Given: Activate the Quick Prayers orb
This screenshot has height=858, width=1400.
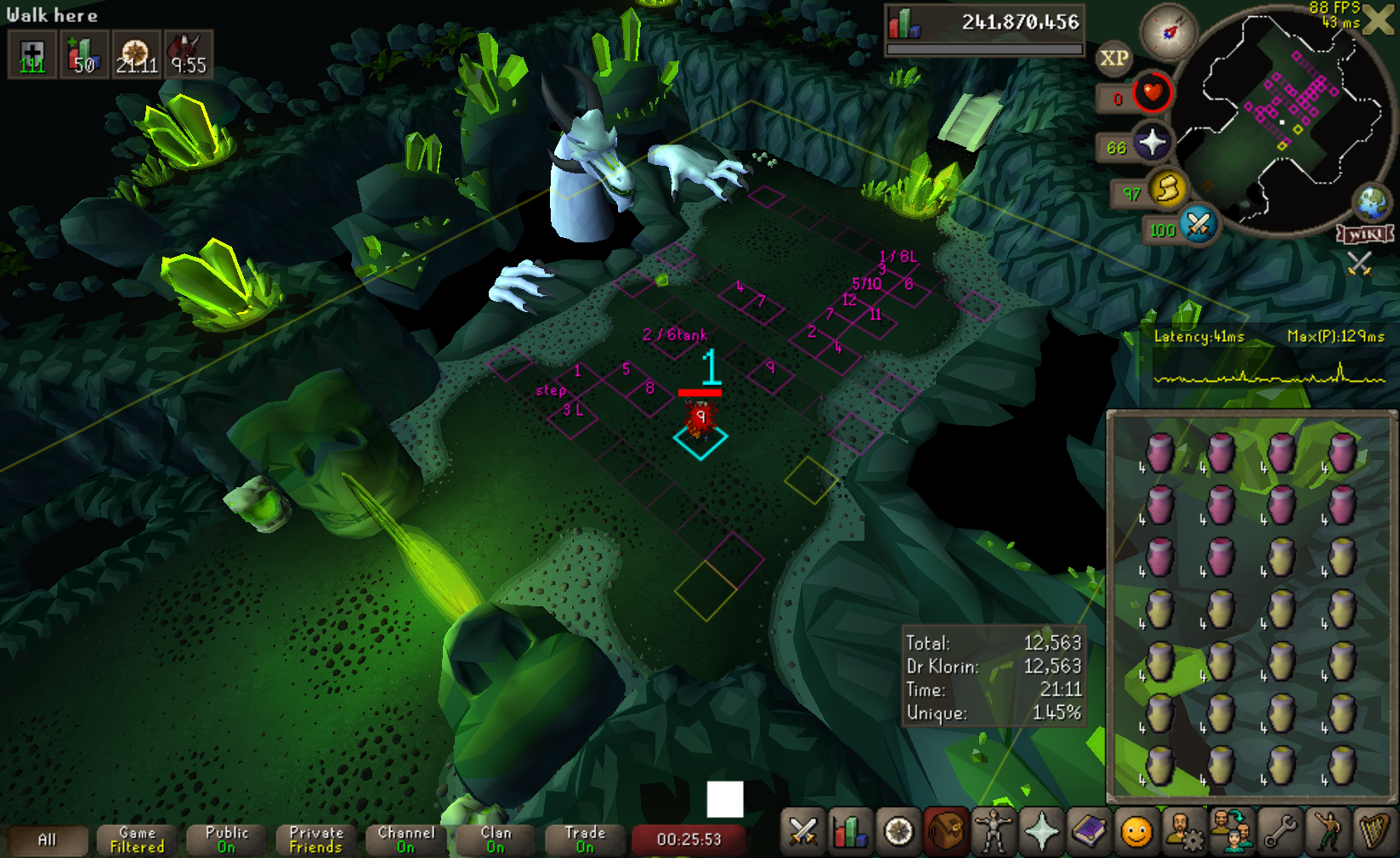Looking at the screenshot, I should 1152,143.
